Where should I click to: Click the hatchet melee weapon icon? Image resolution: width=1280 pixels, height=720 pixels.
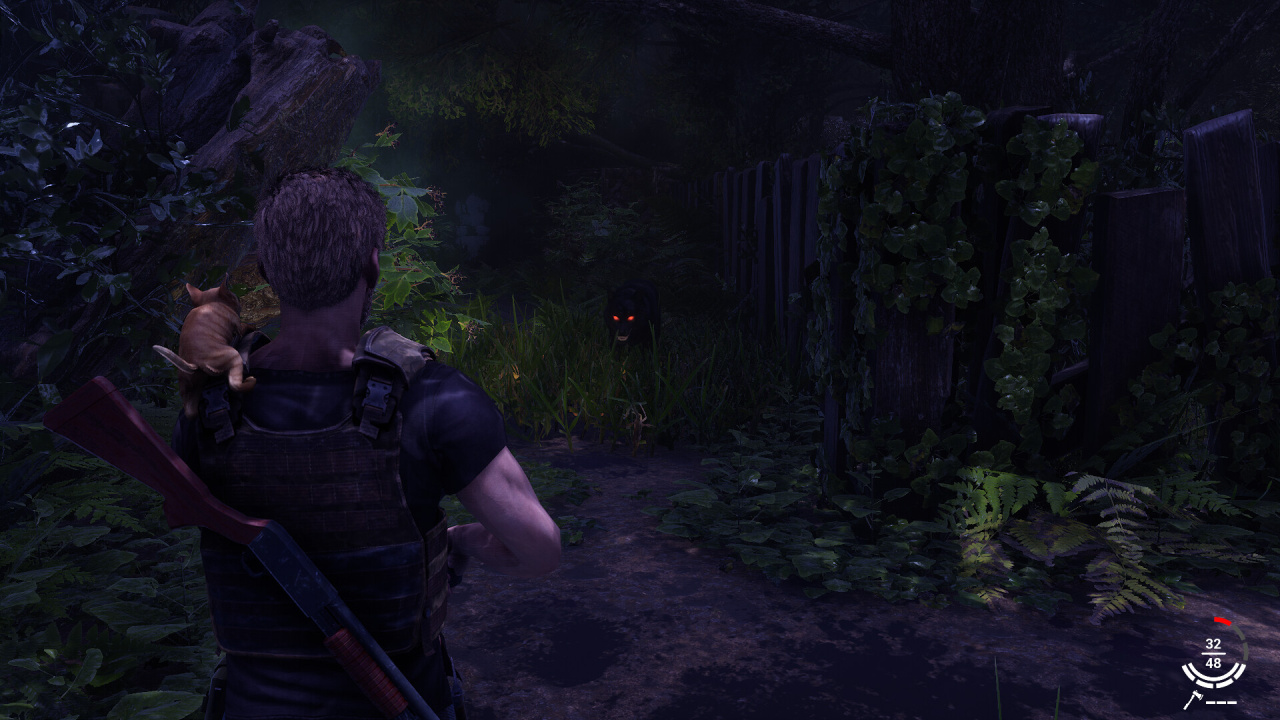[1192, 701]
